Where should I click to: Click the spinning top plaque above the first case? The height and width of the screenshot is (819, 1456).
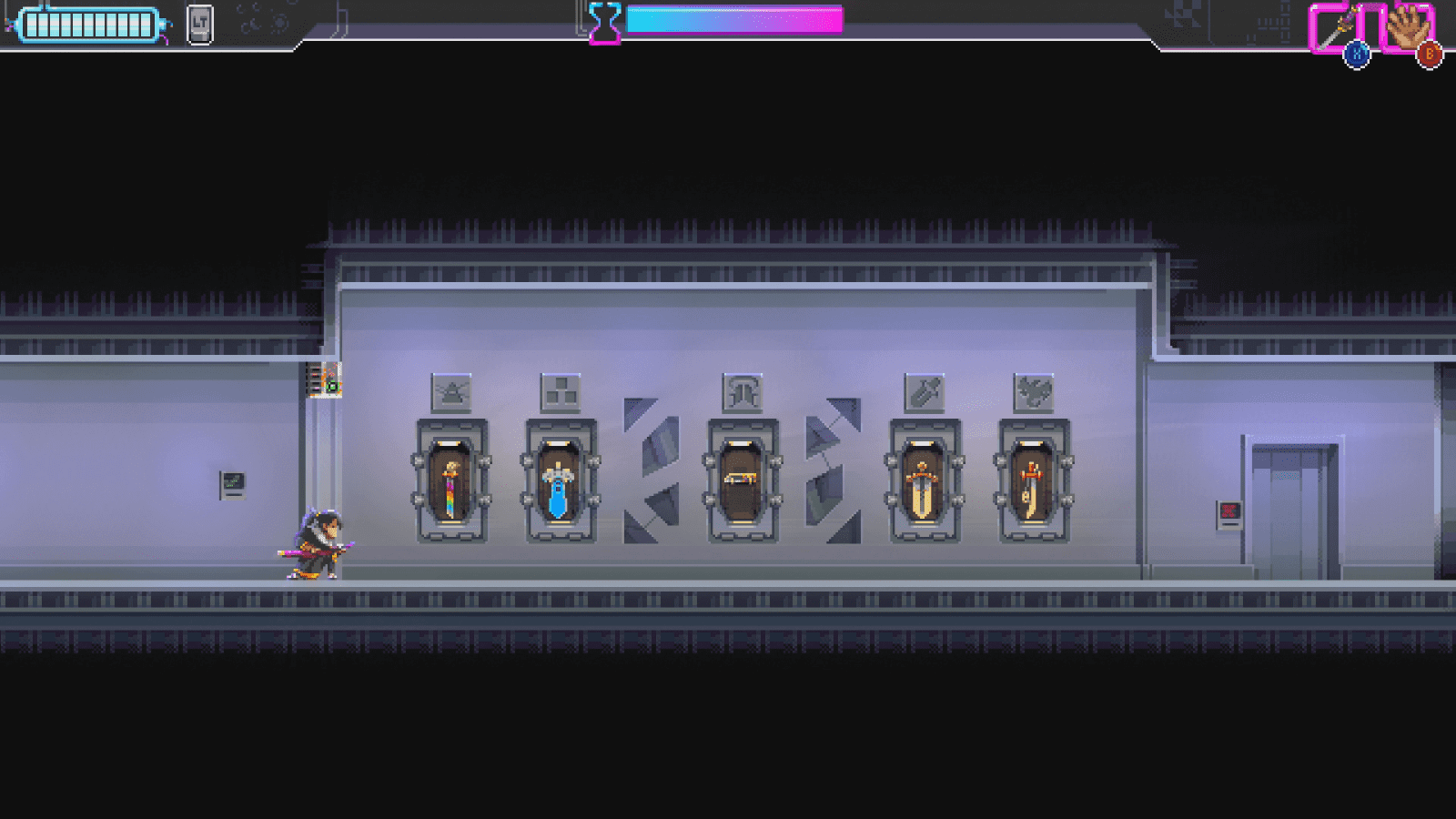coord(452,392)
